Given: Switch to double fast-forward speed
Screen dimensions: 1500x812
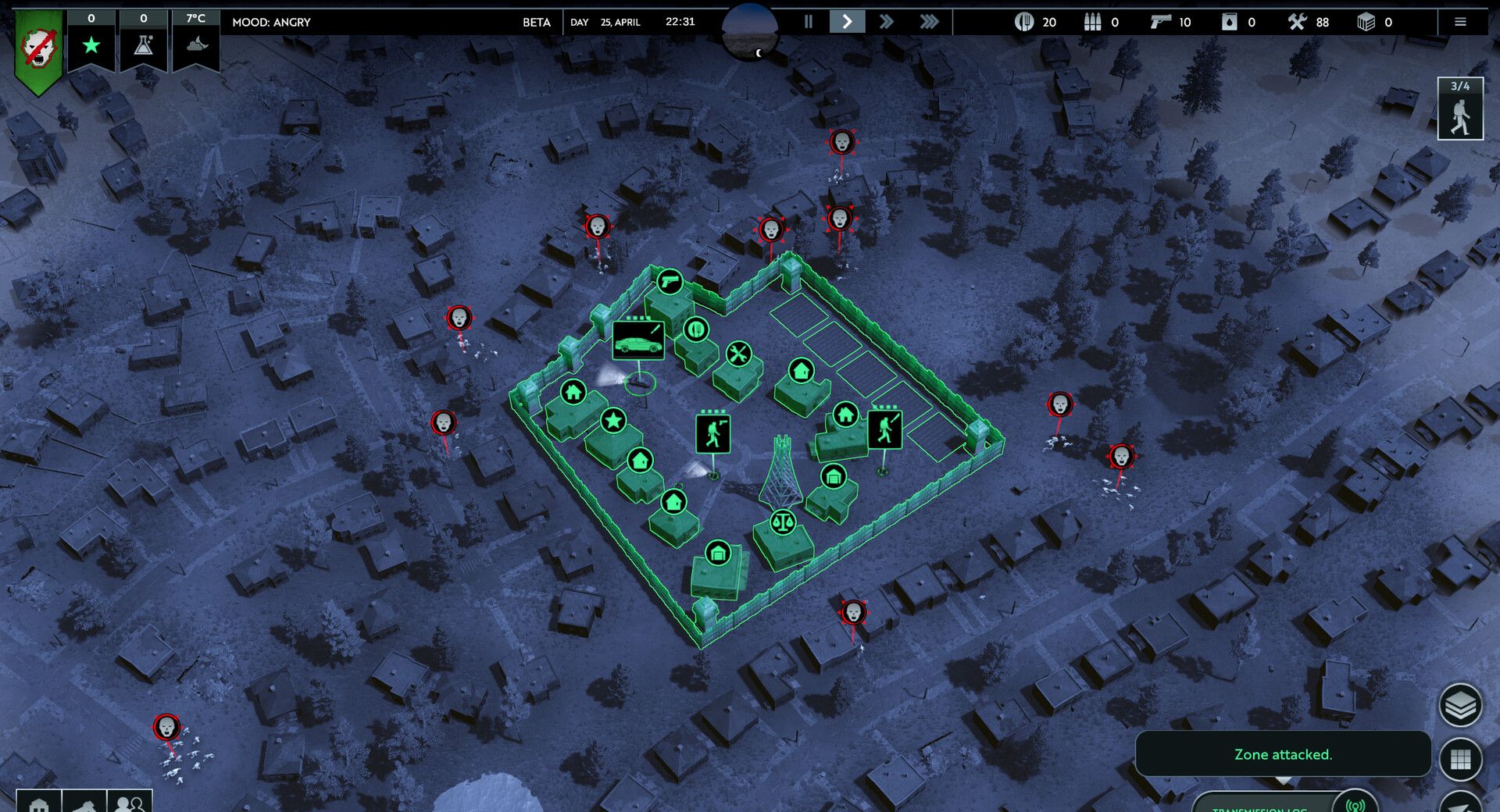Looking at the screenshot, I should (x=886, y=22).
